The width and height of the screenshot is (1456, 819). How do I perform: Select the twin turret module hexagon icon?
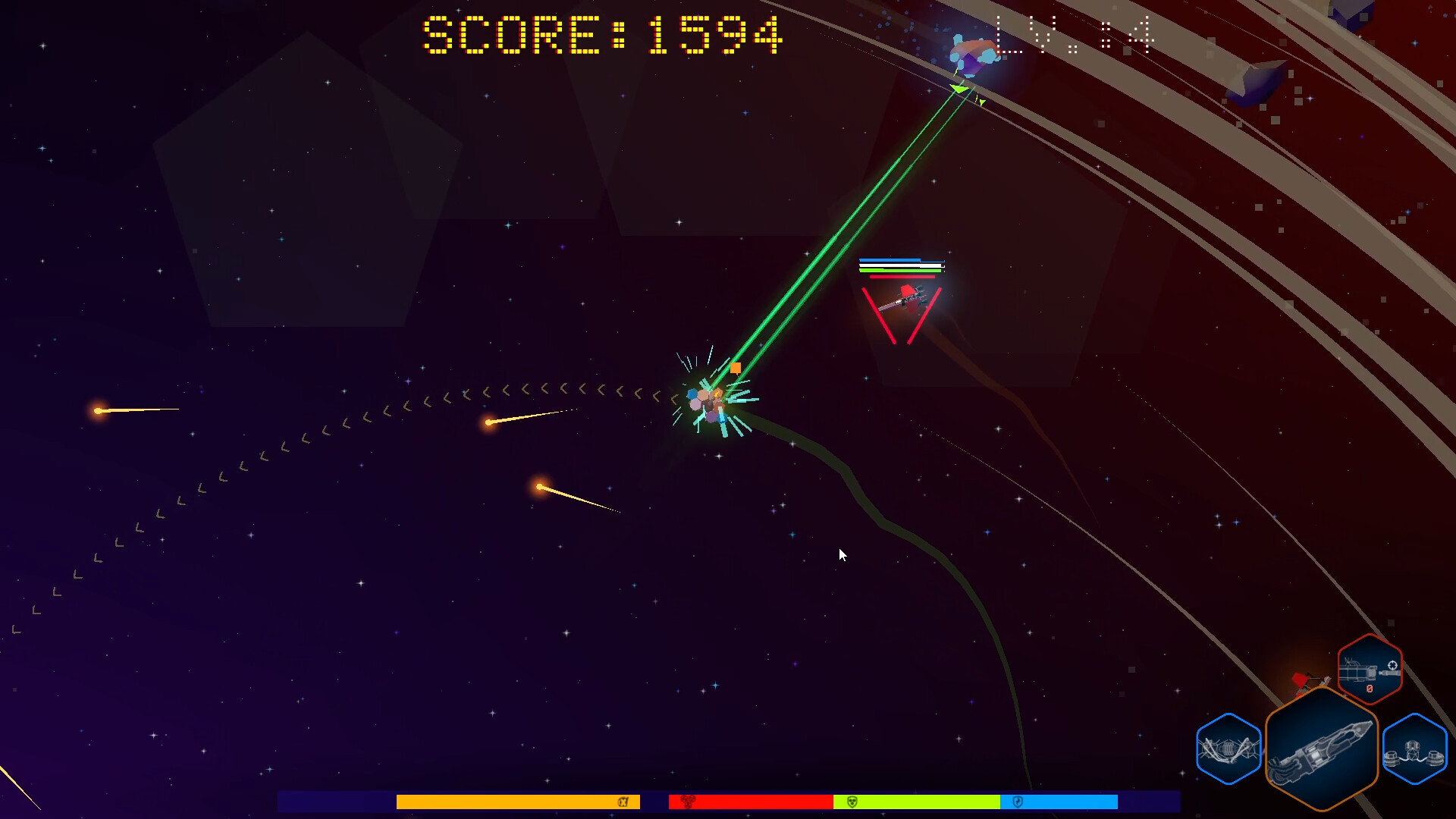pyautogui.click(x=1414, y=748)
